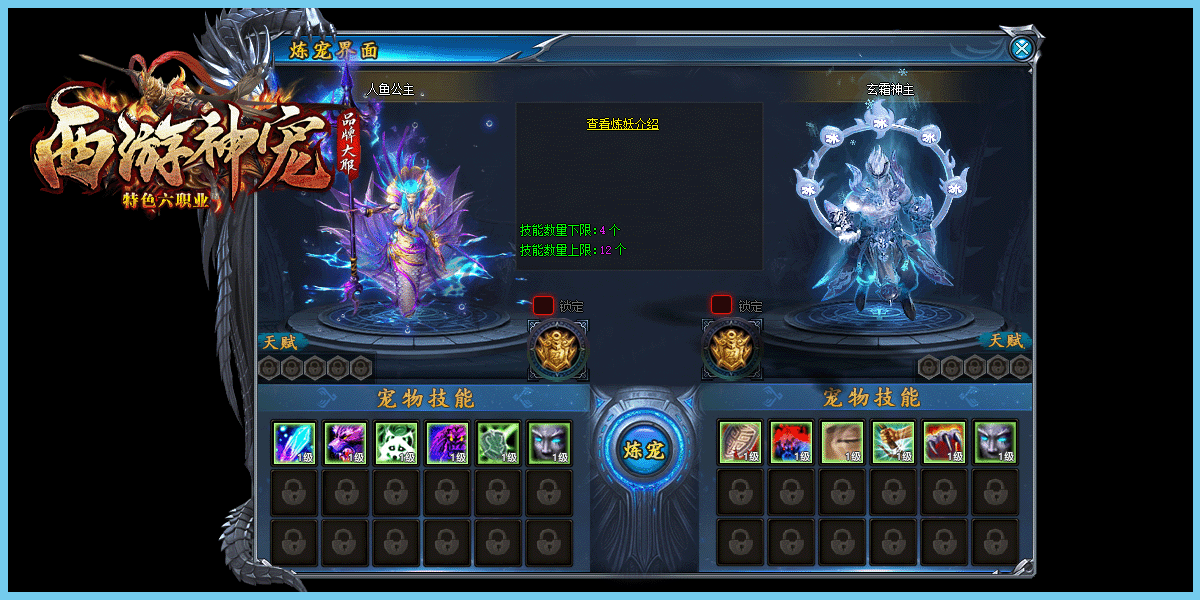Choose the purple wolf pet skill
The width and height of the screenshot is (1200, 600).
(345, 443)
